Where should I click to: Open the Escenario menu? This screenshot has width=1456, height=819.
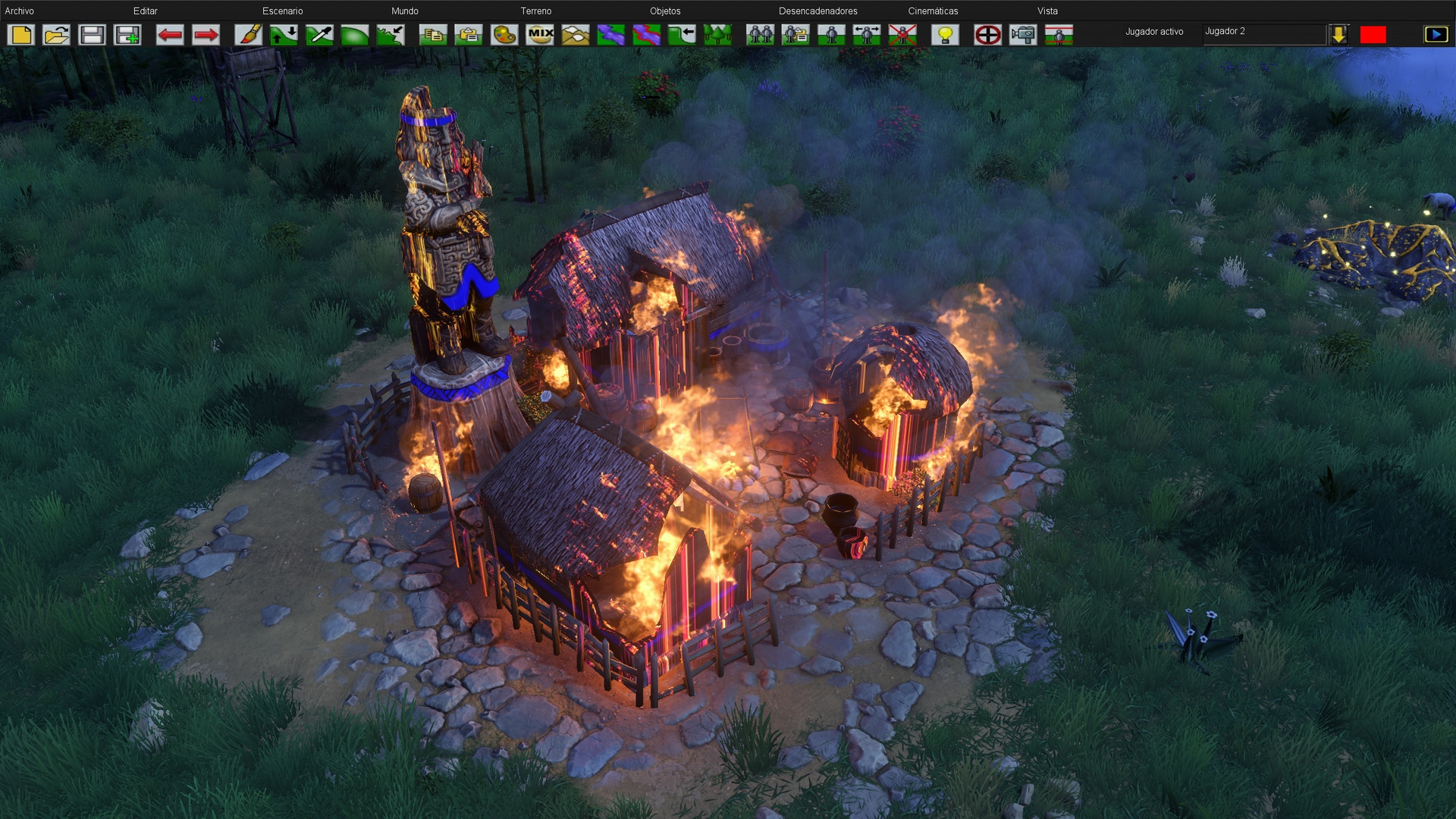282,11
